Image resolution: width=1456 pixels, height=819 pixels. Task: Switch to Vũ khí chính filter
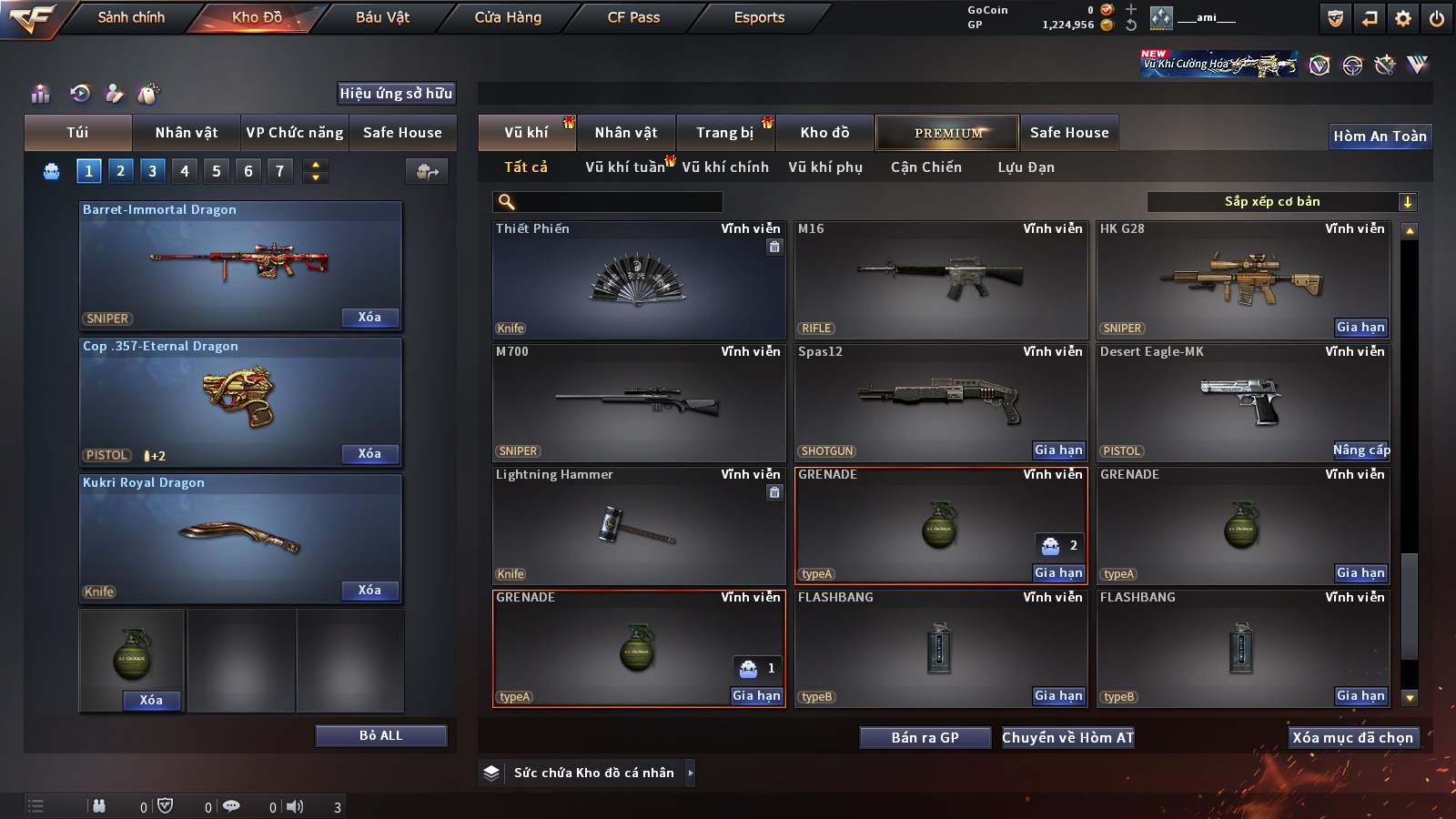tap(724, 167)
